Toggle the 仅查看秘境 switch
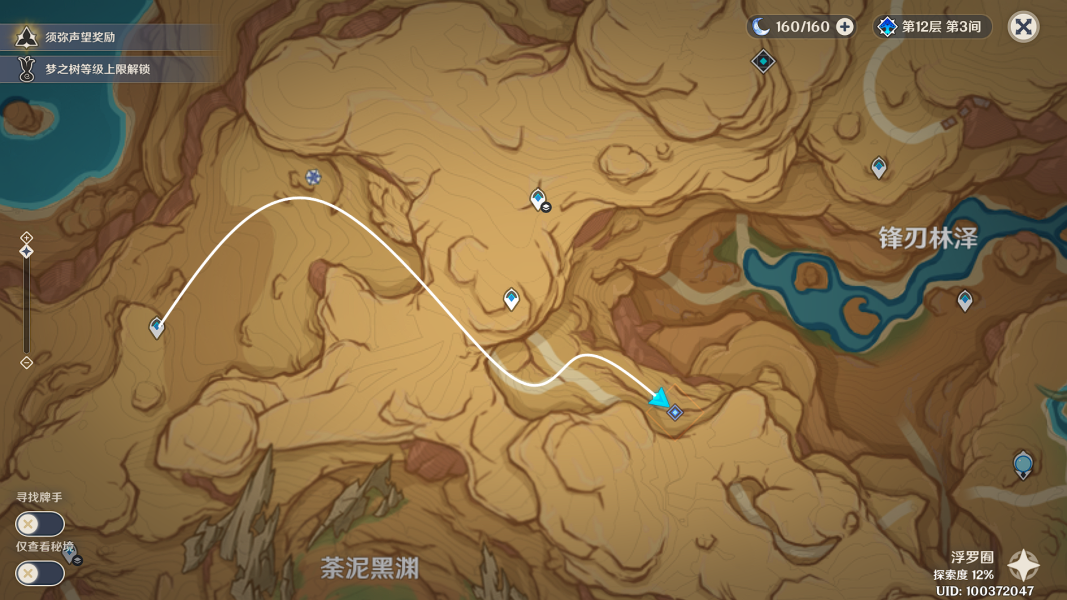The height and width of the screenshot is (600, 1067). (x=40, y=573)
